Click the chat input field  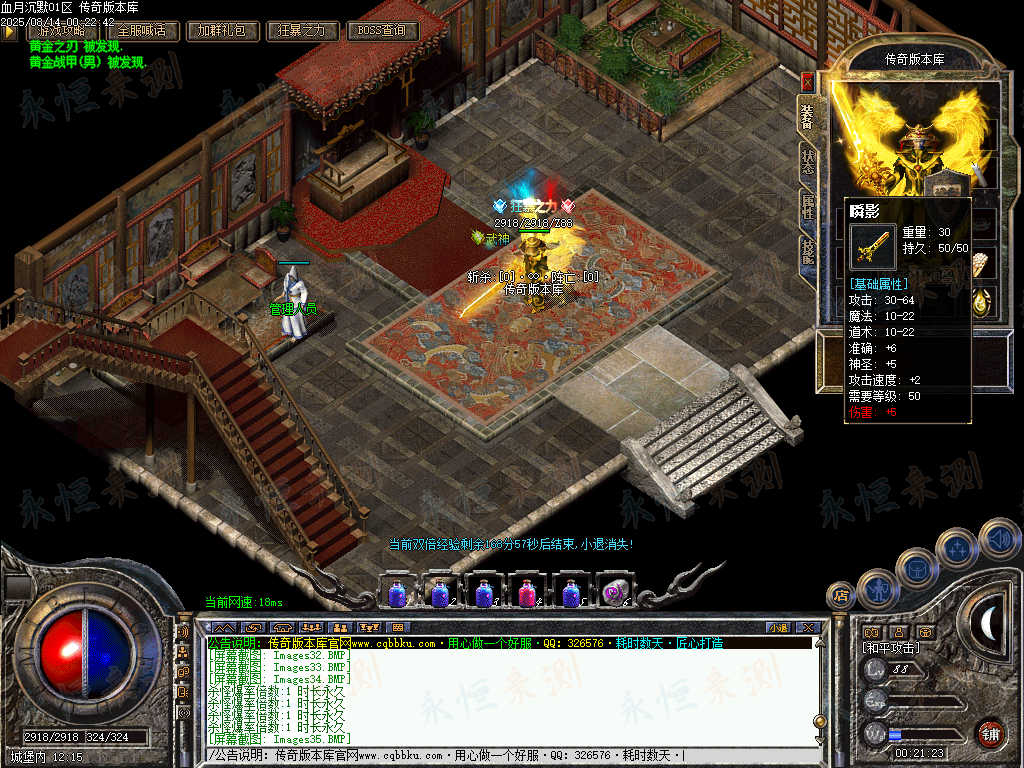510,755
